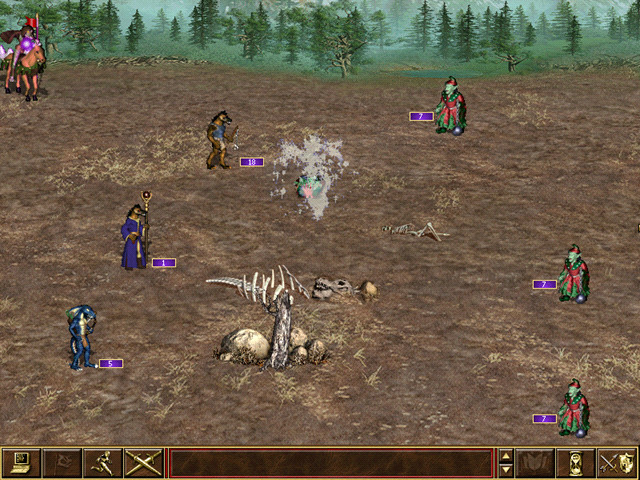Click the combat log down arrow
Image resolution: width=640 pixels, height=480 pixels.
point(506,469)
